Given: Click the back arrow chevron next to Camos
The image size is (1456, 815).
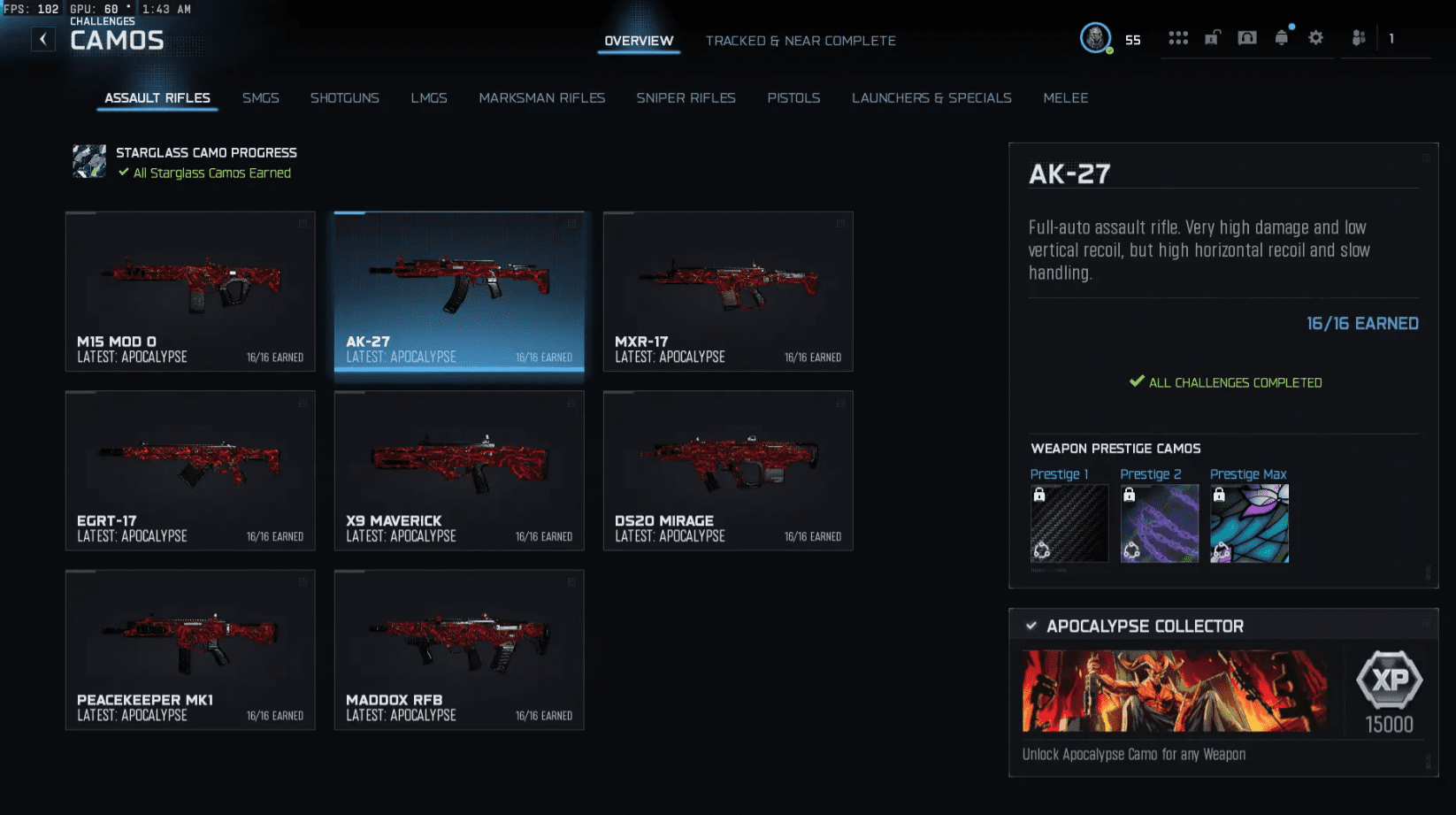Looking at the screenshot, I should pos(42,38).
